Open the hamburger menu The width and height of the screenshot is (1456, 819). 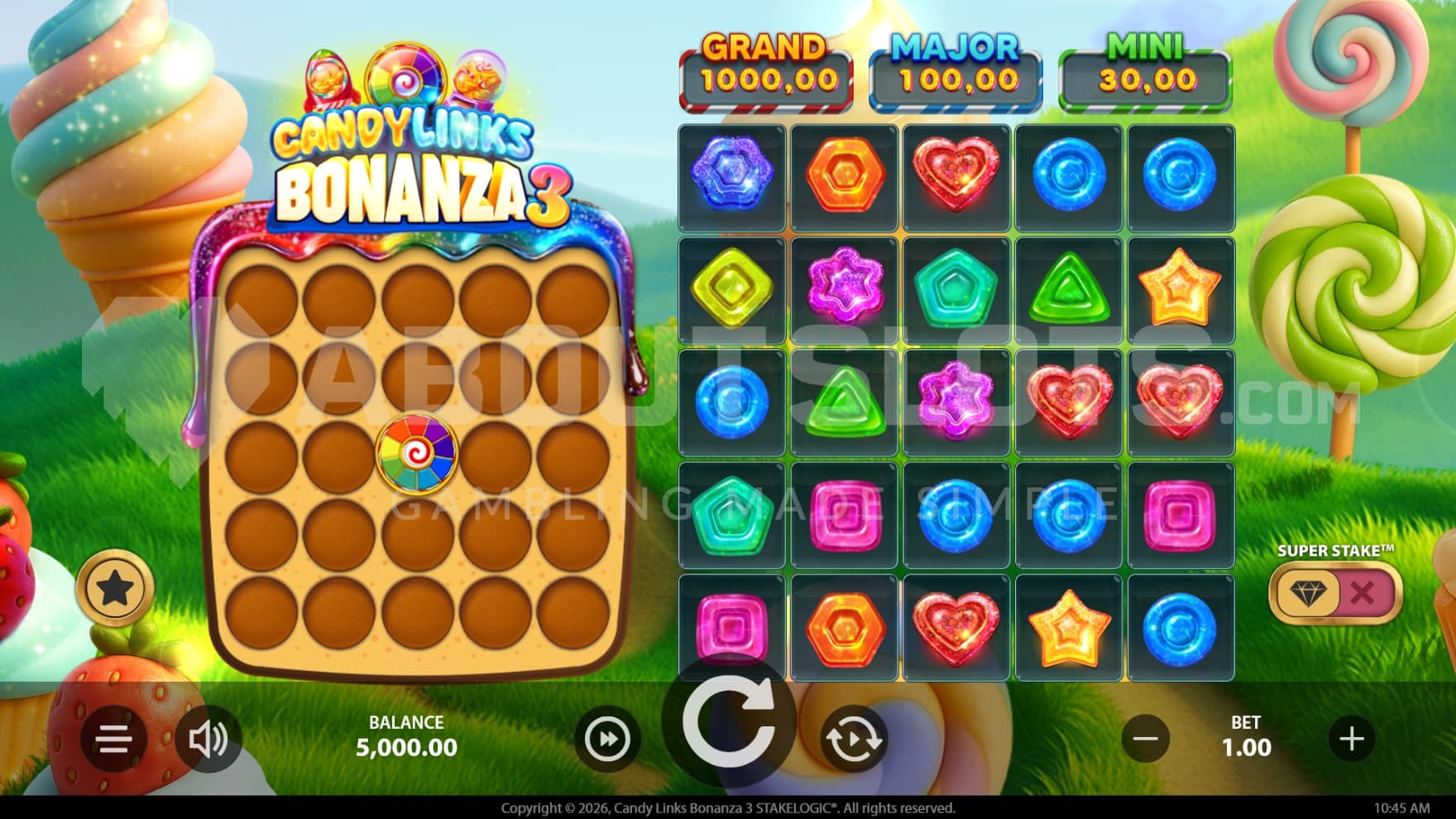click(x=114, y=739)
